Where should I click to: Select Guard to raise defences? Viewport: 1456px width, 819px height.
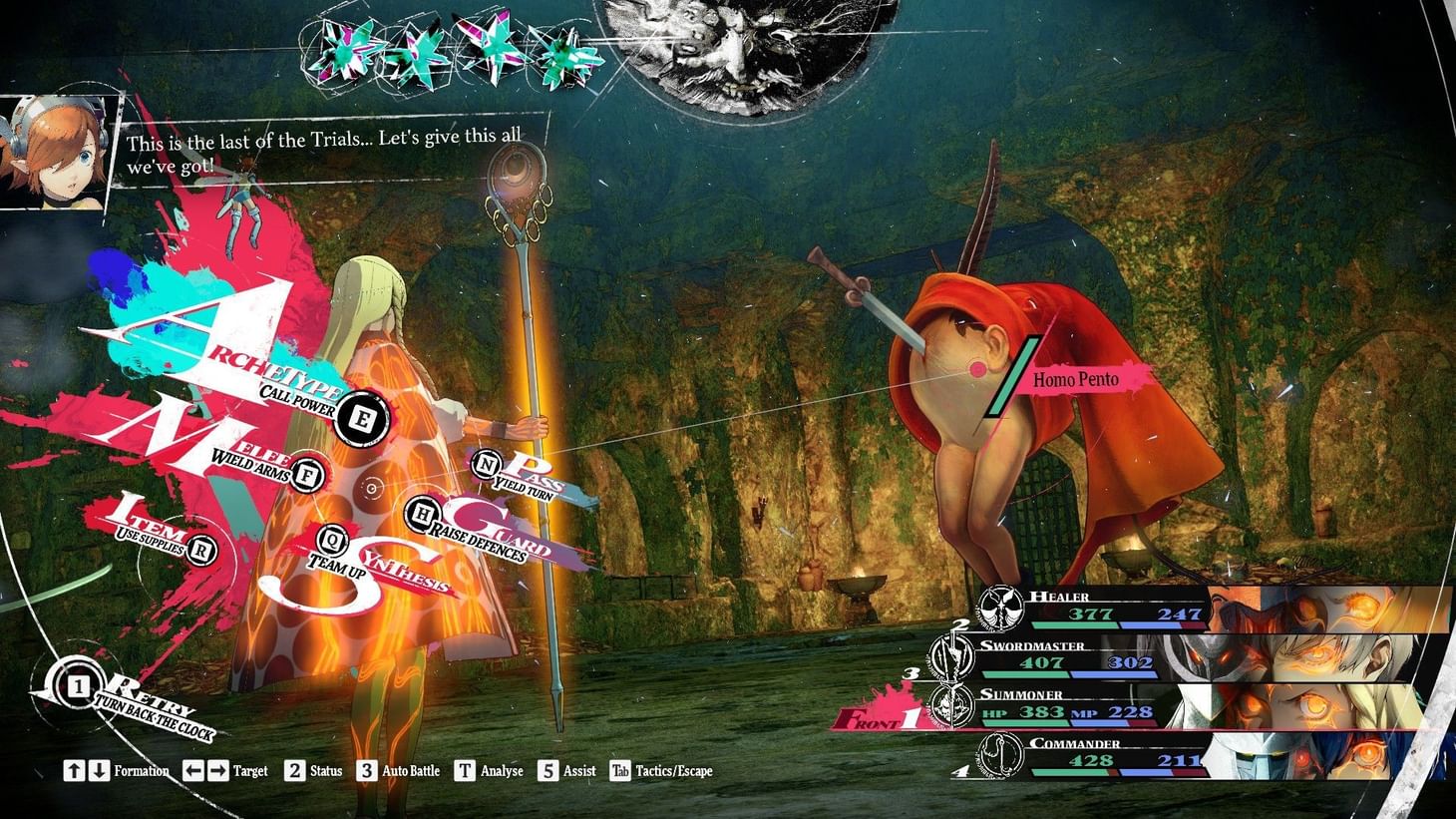[x=424, y=514]
